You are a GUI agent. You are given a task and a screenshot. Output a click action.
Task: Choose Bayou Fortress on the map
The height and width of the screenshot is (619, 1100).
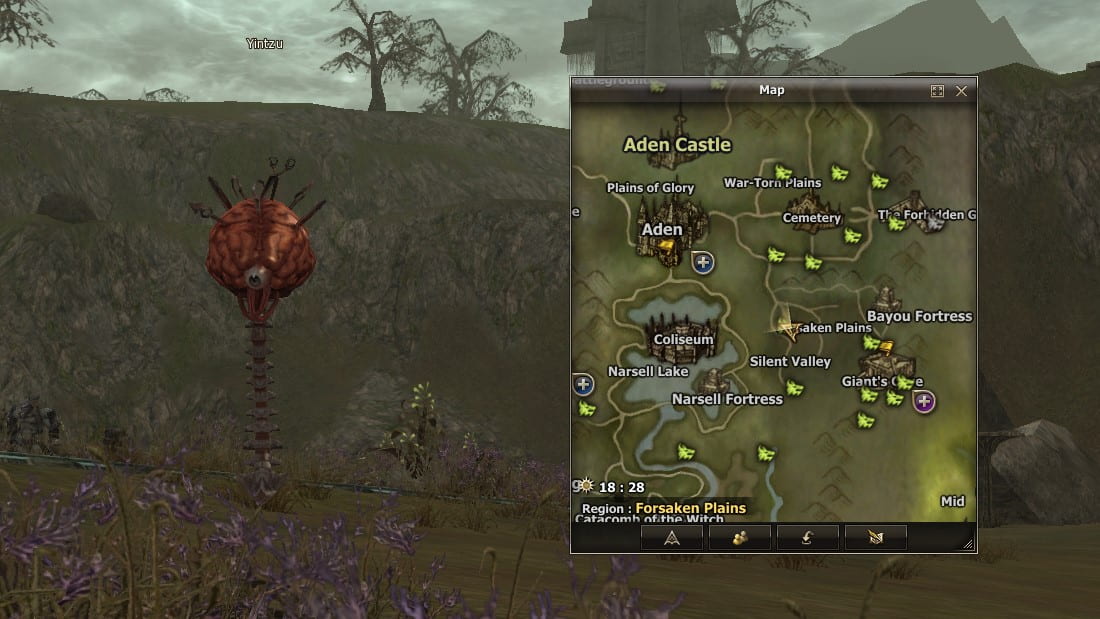(x=919, y=316)
